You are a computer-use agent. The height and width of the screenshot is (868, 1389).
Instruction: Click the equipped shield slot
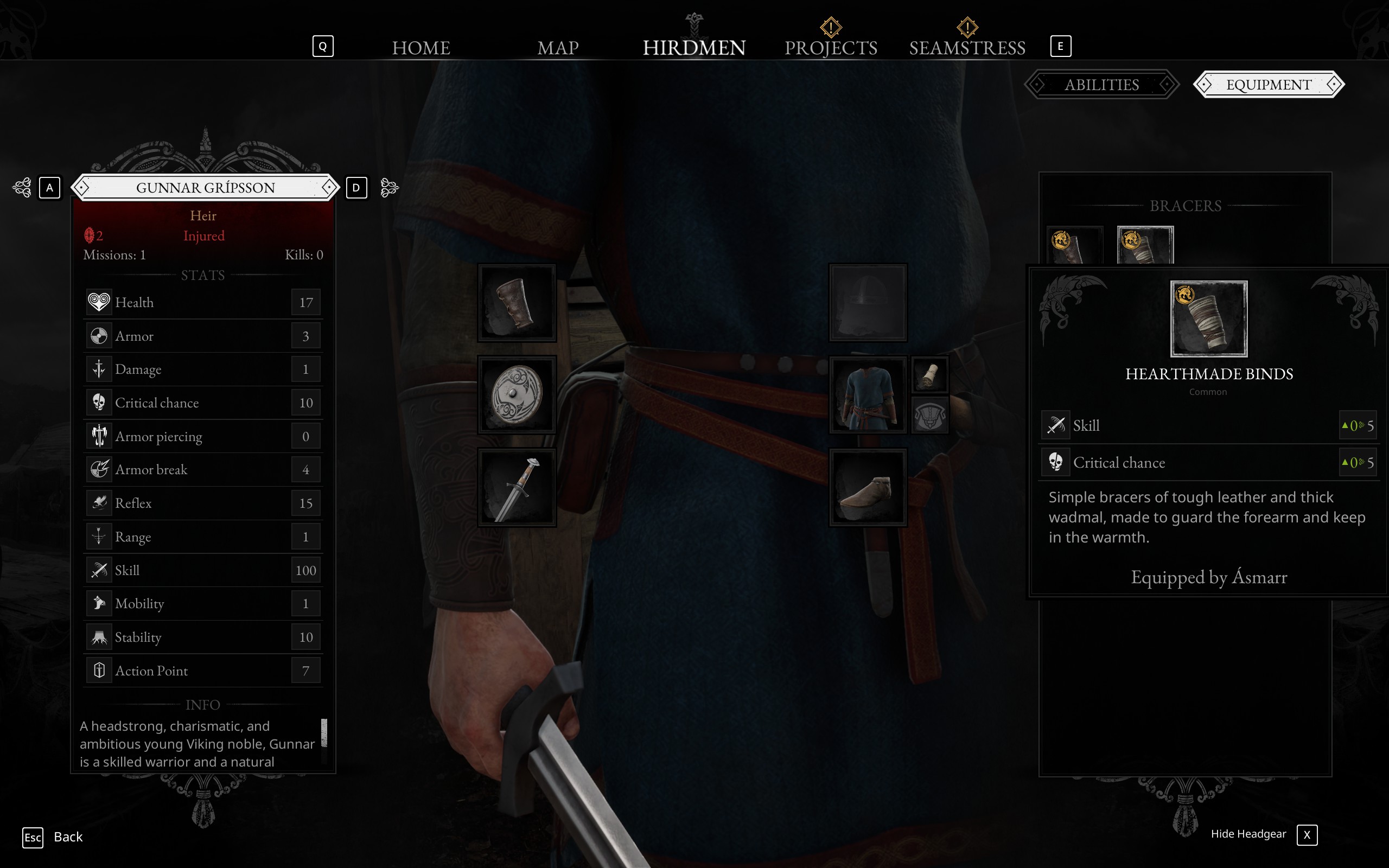tap(516, 394)
